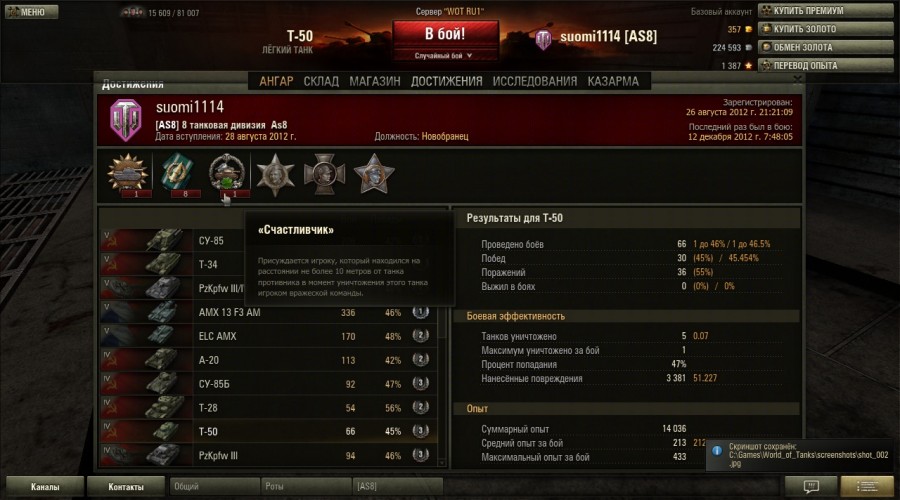Open the Каналы chat channels button

[x=44, y=487]
